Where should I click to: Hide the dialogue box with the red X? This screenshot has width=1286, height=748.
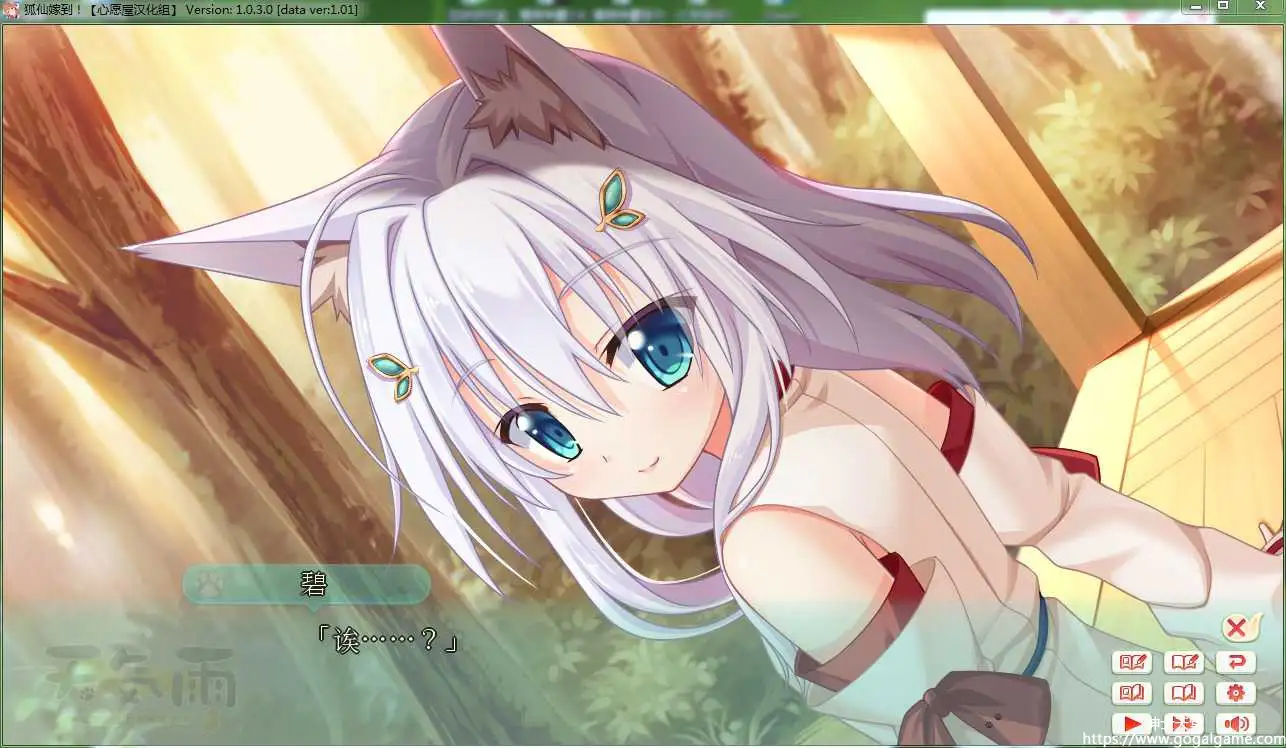(x=1236, y=628)
